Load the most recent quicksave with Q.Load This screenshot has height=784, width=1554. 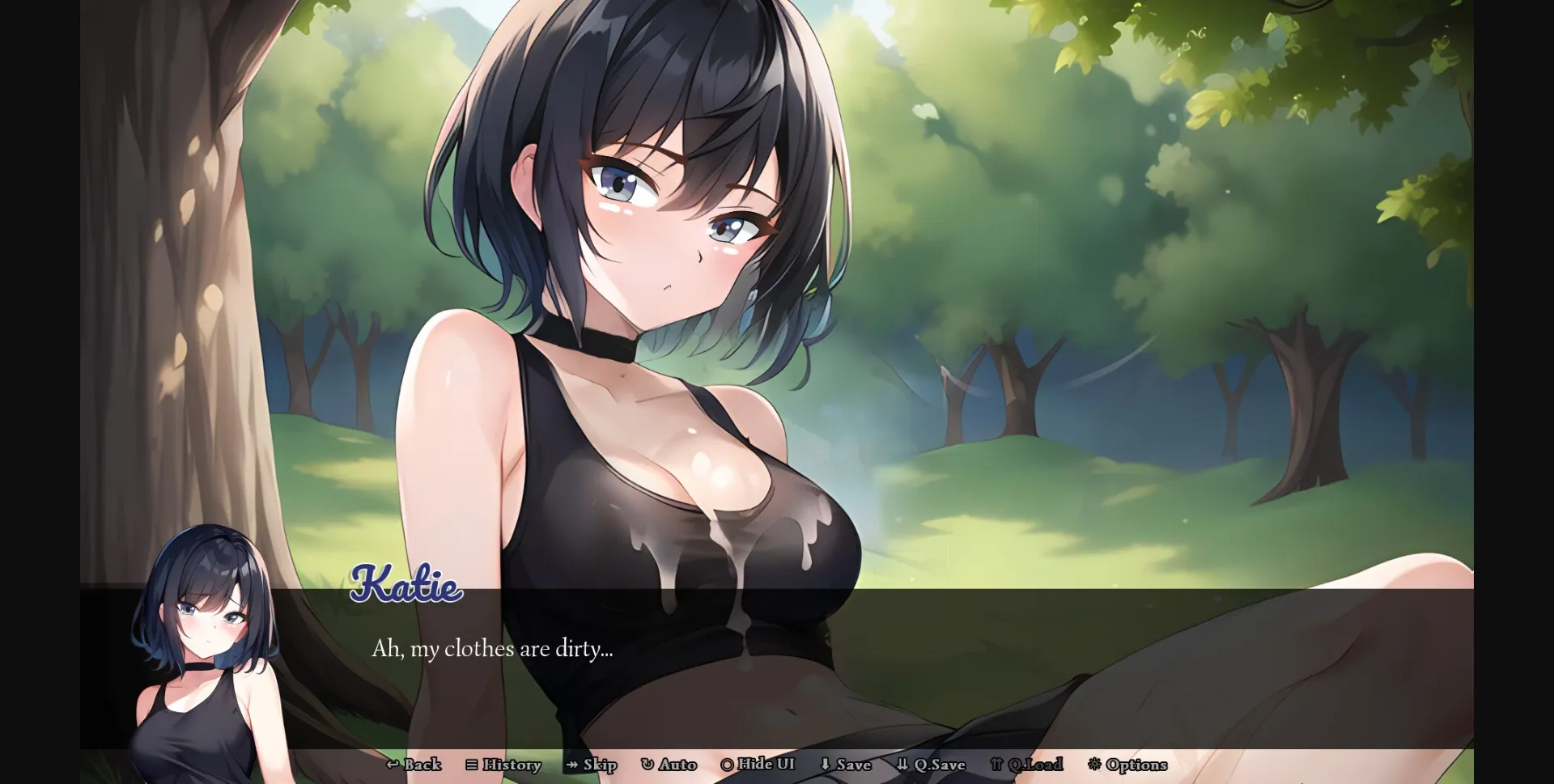[1026, 765]
